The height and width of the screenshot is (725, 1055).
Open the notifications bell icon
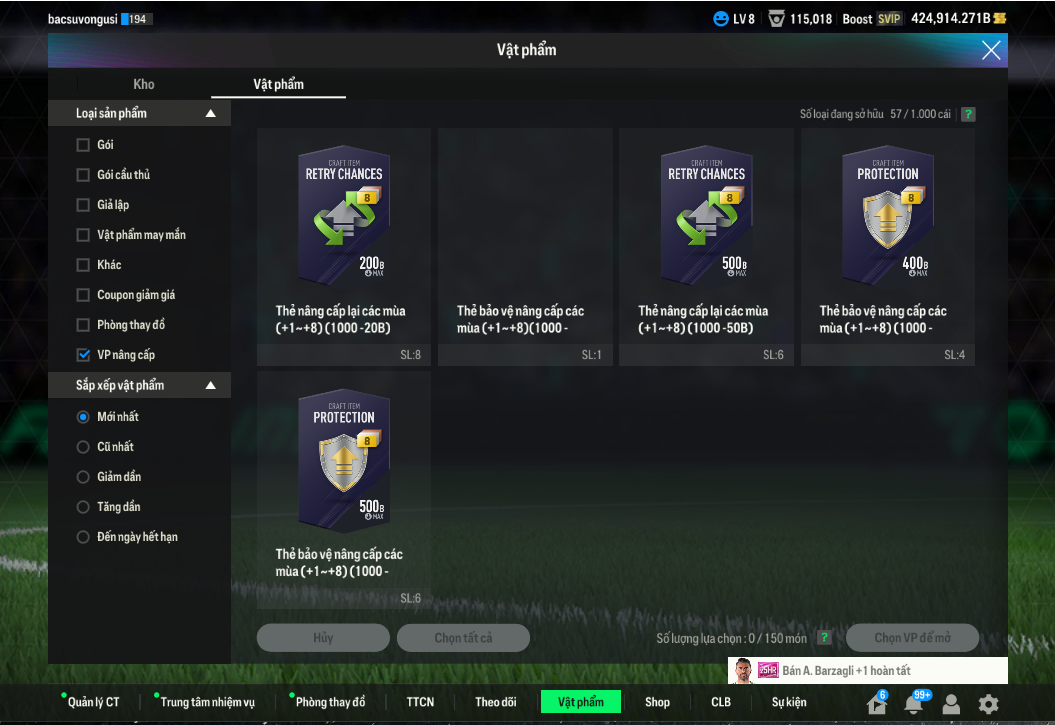pyautogui.click(x=913, y=704)
